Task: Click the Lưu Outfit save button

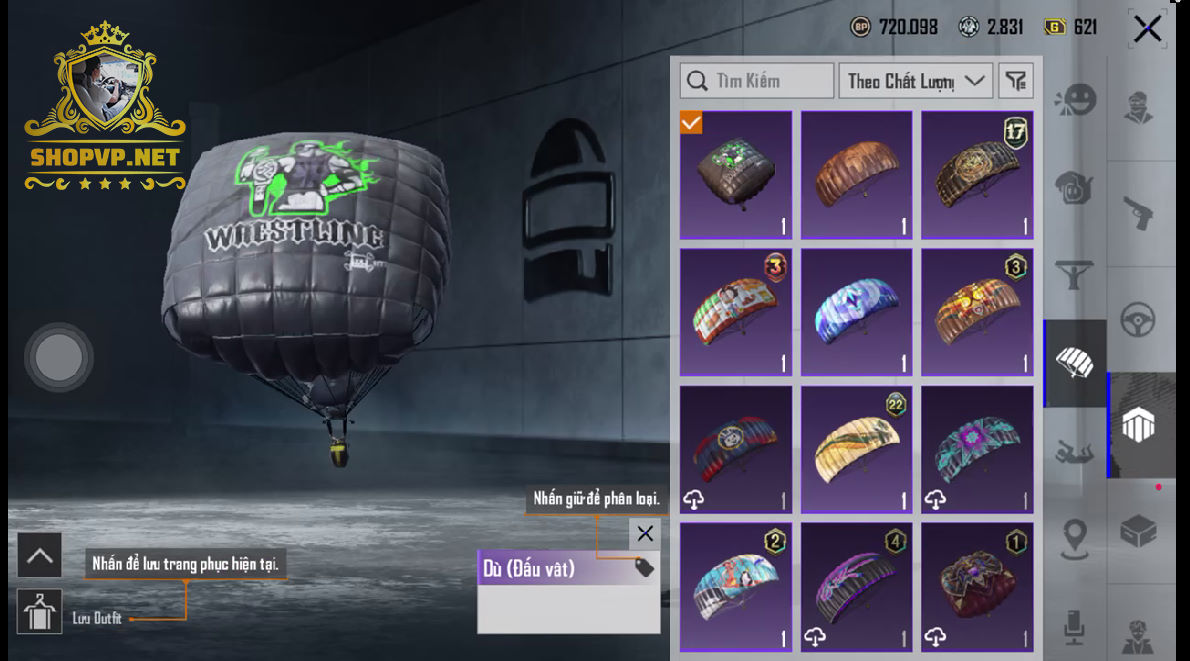Action: pos(40,612)
